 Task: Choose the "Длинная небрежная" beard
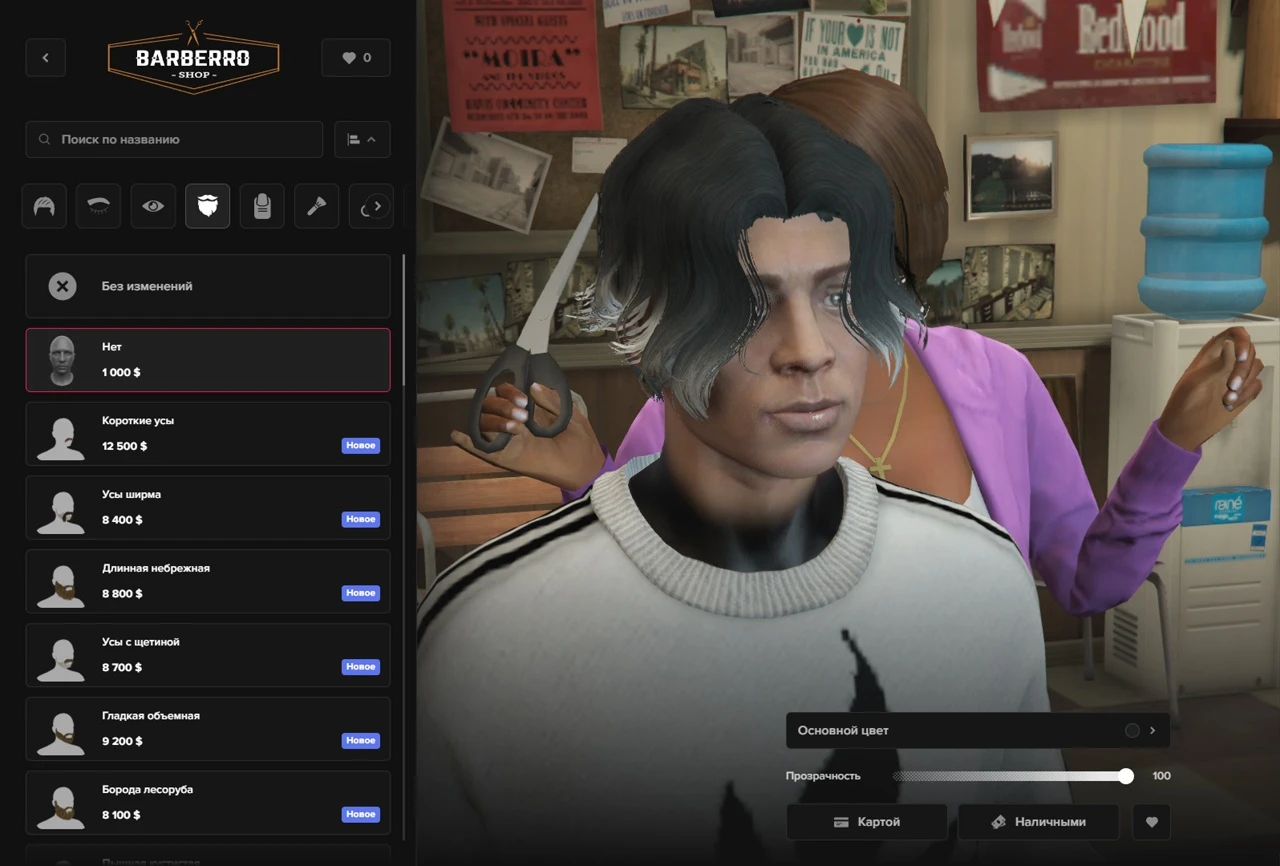[208, 581]
